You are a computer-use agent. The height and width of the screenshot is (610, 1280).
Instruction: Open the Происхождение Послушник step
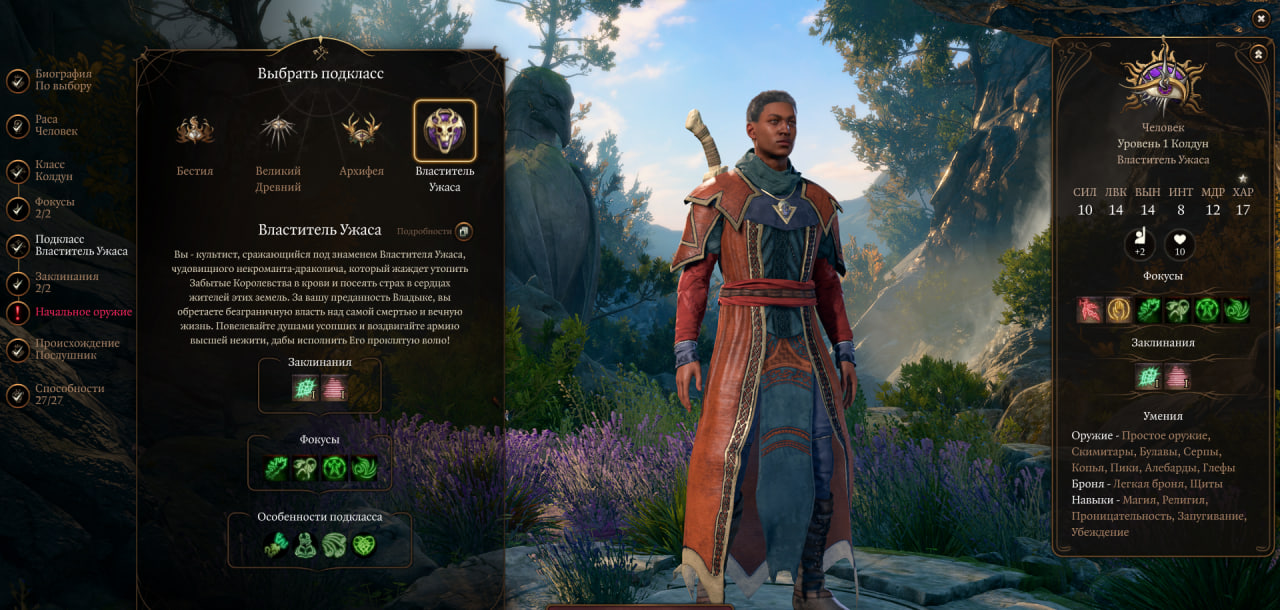[76, 349]
